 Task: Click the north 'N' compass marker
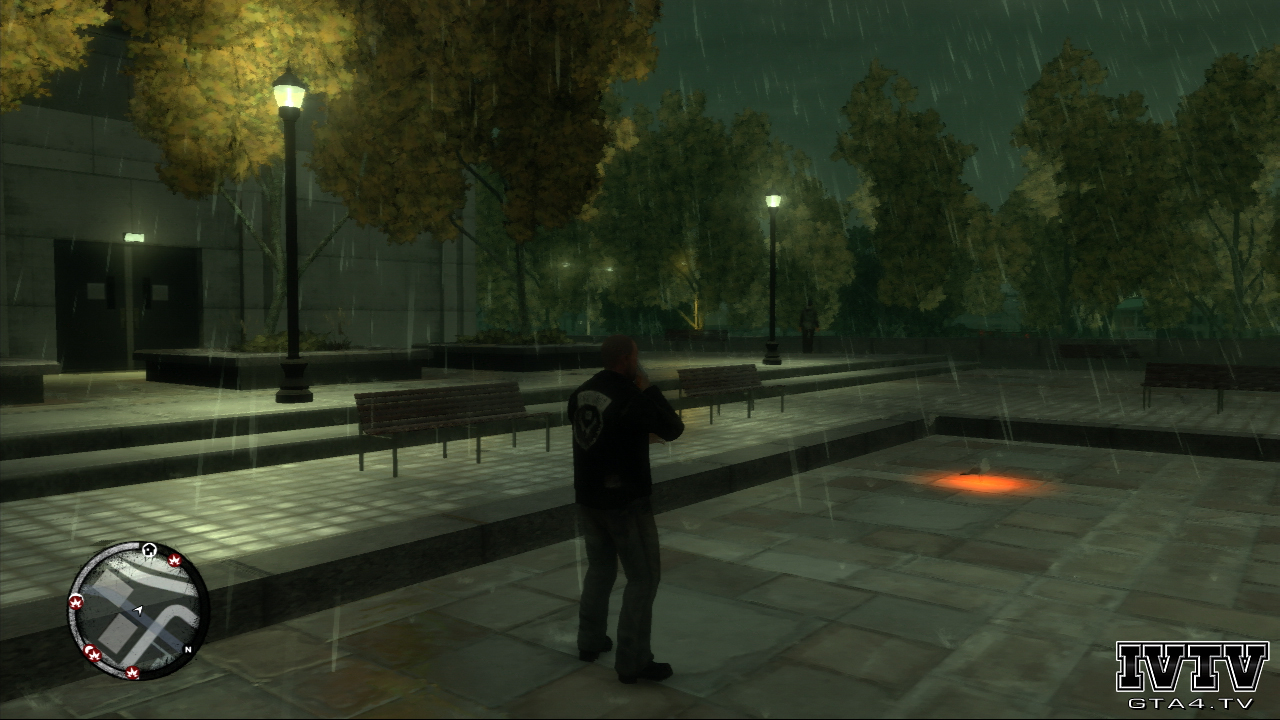click(187, 649)
